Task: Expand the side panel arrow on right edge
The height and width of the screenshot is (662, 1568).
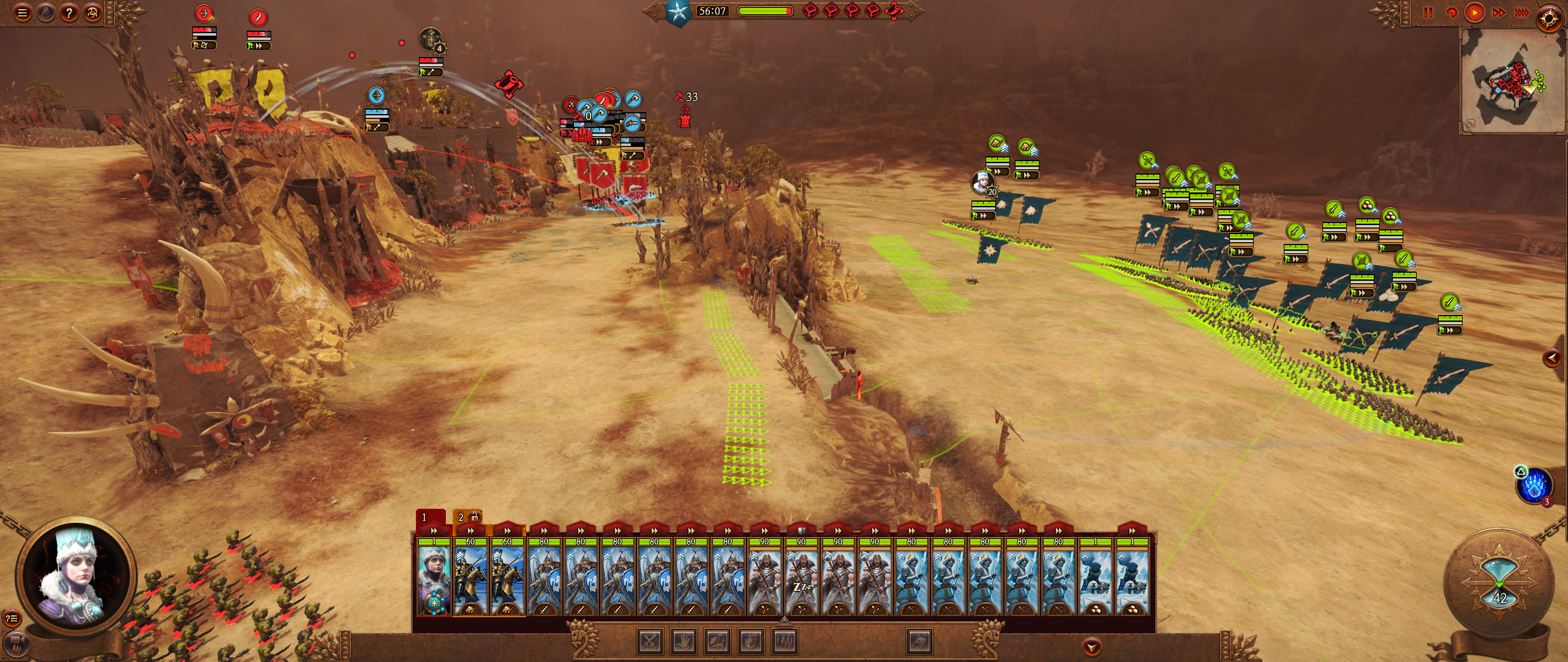Action: [1551, 358]
